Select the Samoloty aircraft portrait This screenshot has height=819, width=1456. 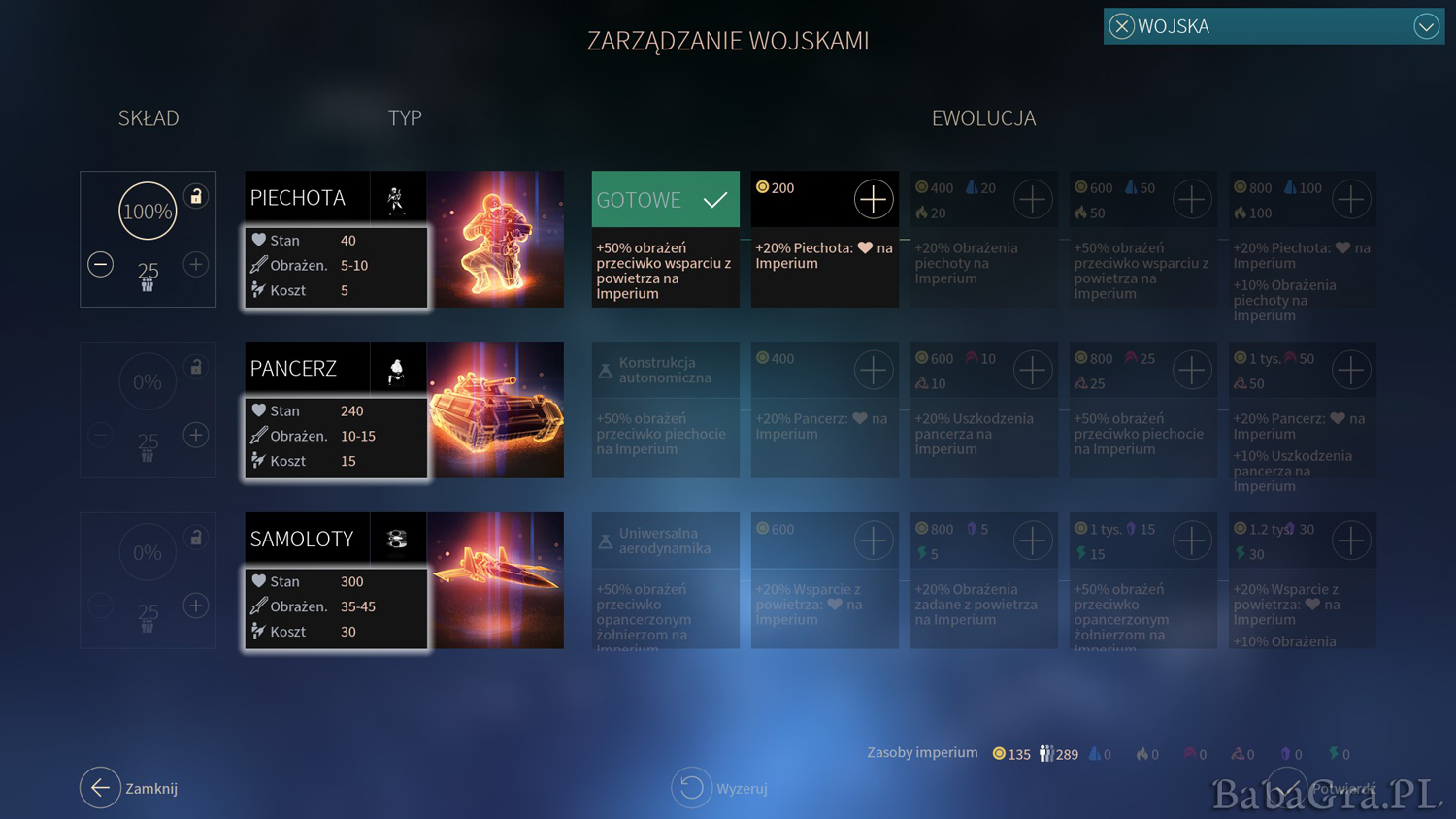496,580
